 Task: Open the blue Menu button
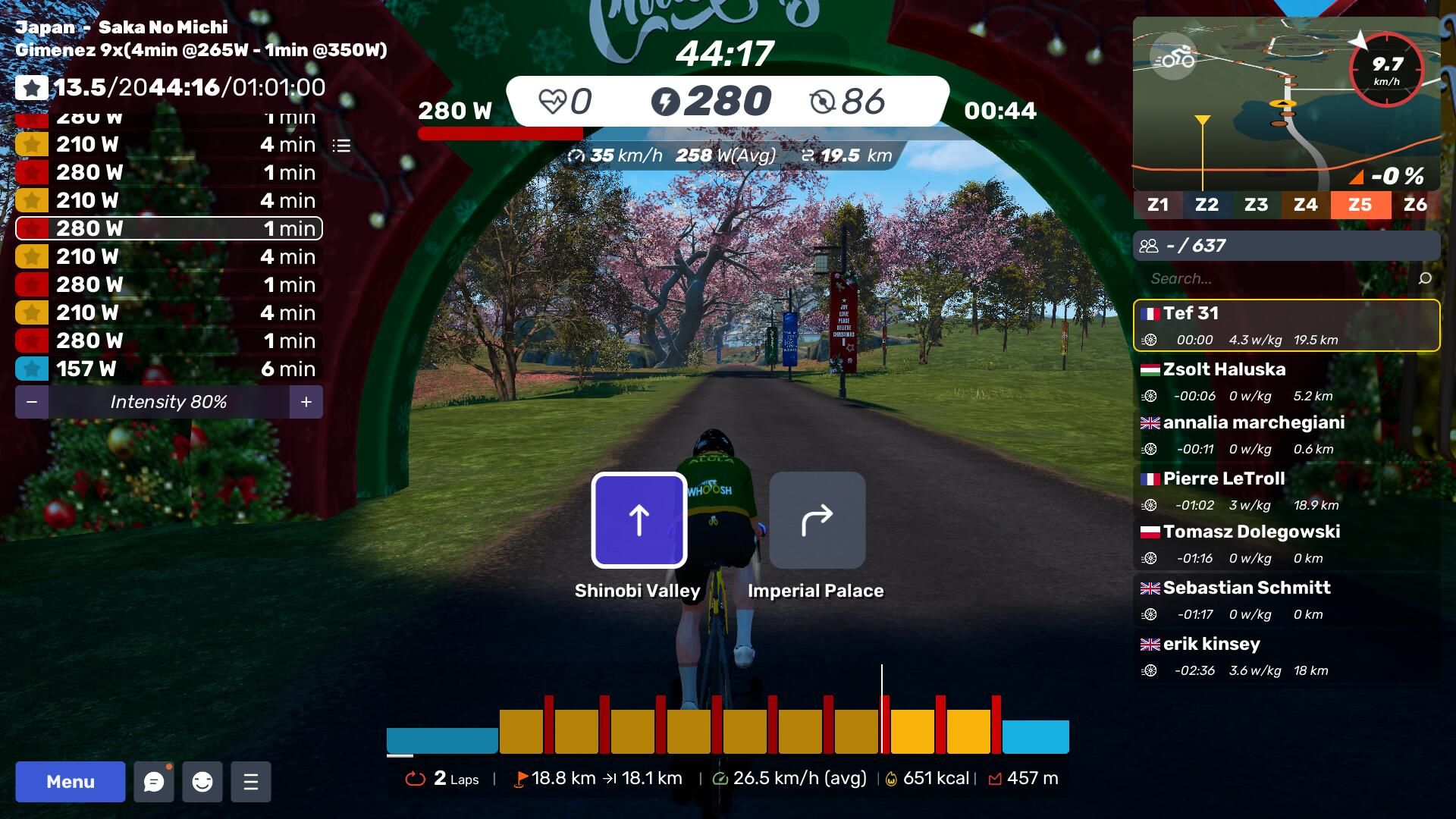point(70,782)
